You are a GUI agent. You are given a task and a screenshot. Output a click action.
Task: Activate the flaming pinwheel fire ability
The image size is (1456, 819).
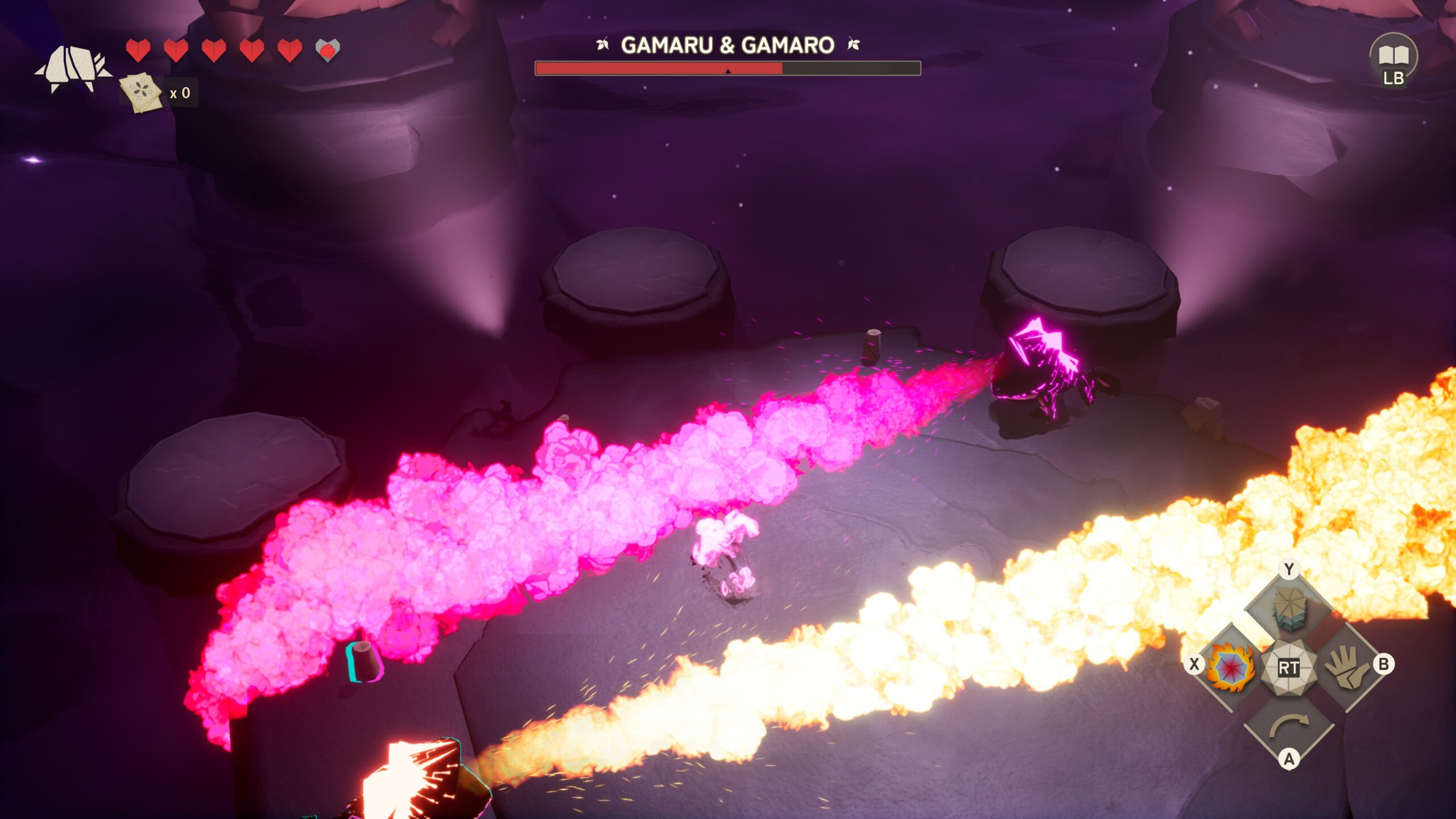[x=1231, y=667]
